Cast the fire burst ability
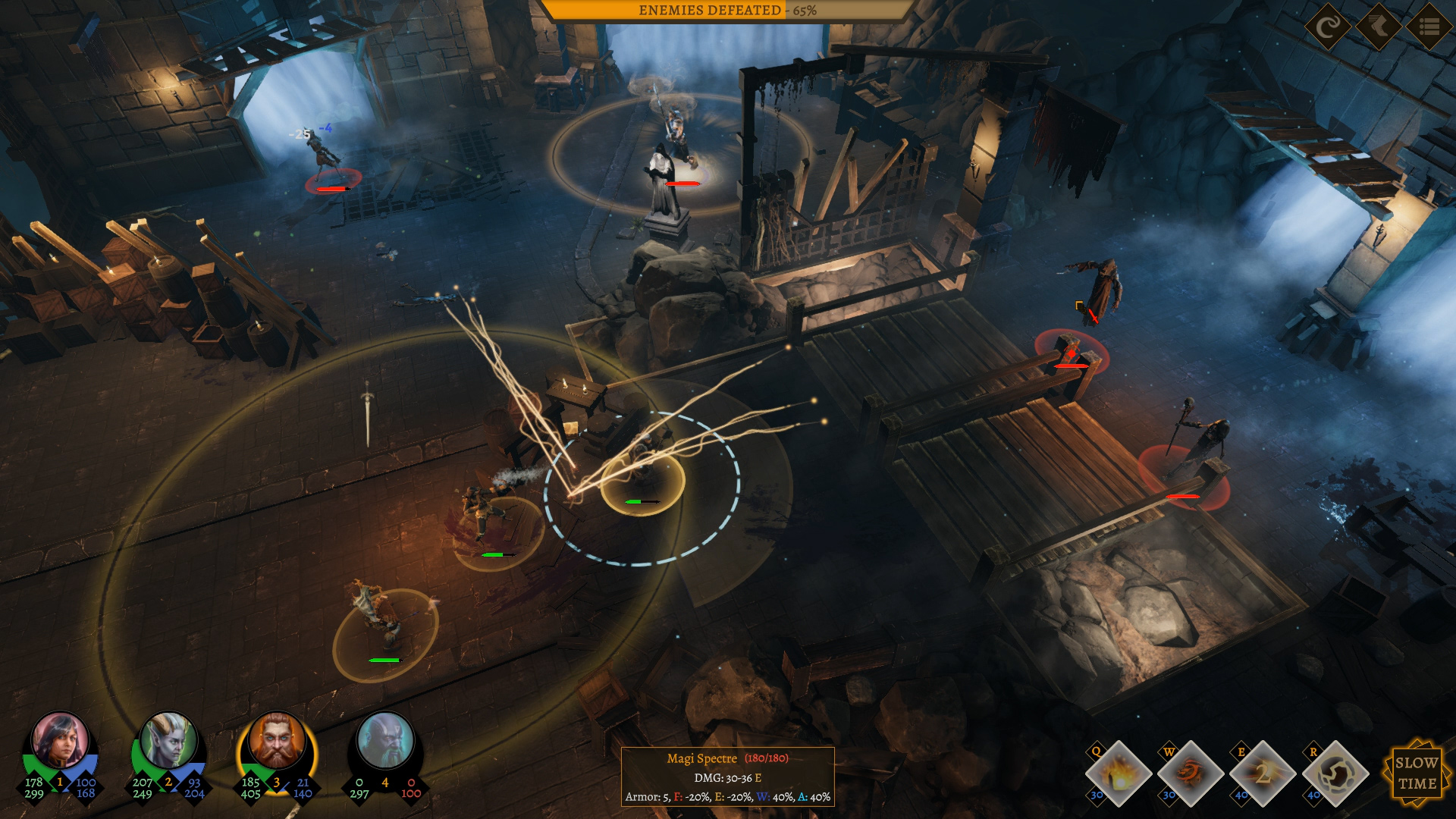The image size is (1456, 819). [1118, 773]
